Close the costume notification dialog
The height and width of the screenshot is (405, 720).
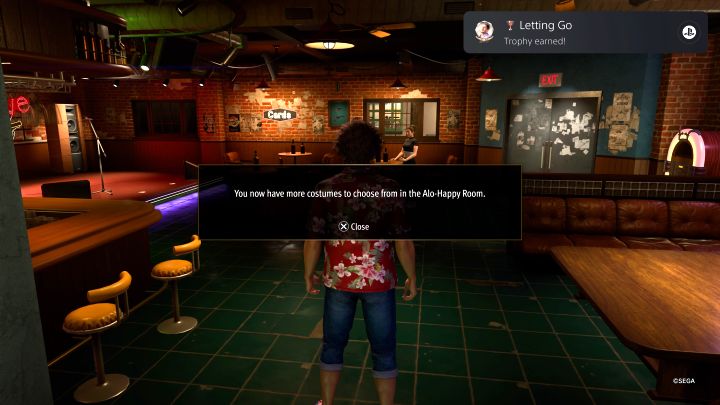[x=354, y=226]
